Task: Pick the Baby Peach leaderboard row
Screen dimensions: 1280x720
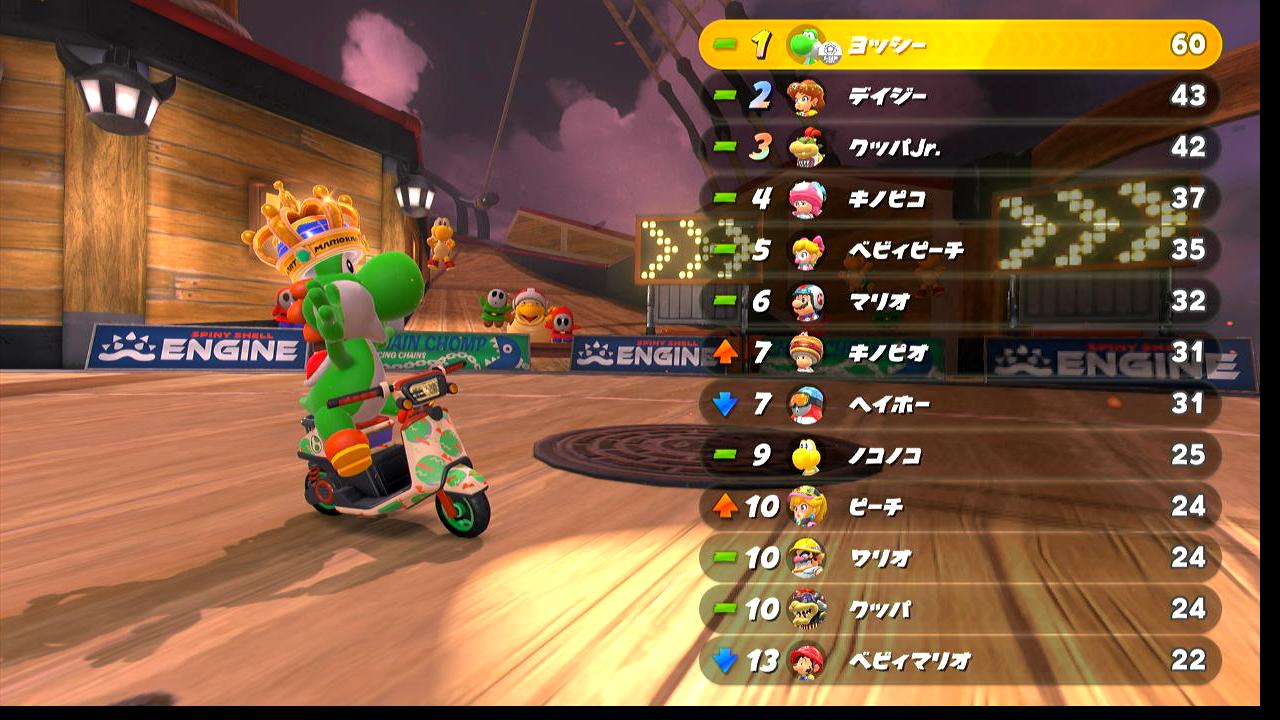Action: (960, 250)
